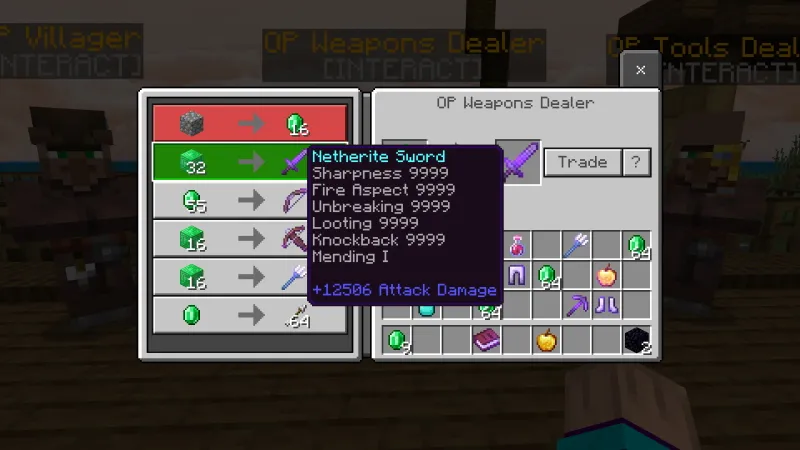
Task: Pick up the trident from the inventory
Action: point(576,245)
